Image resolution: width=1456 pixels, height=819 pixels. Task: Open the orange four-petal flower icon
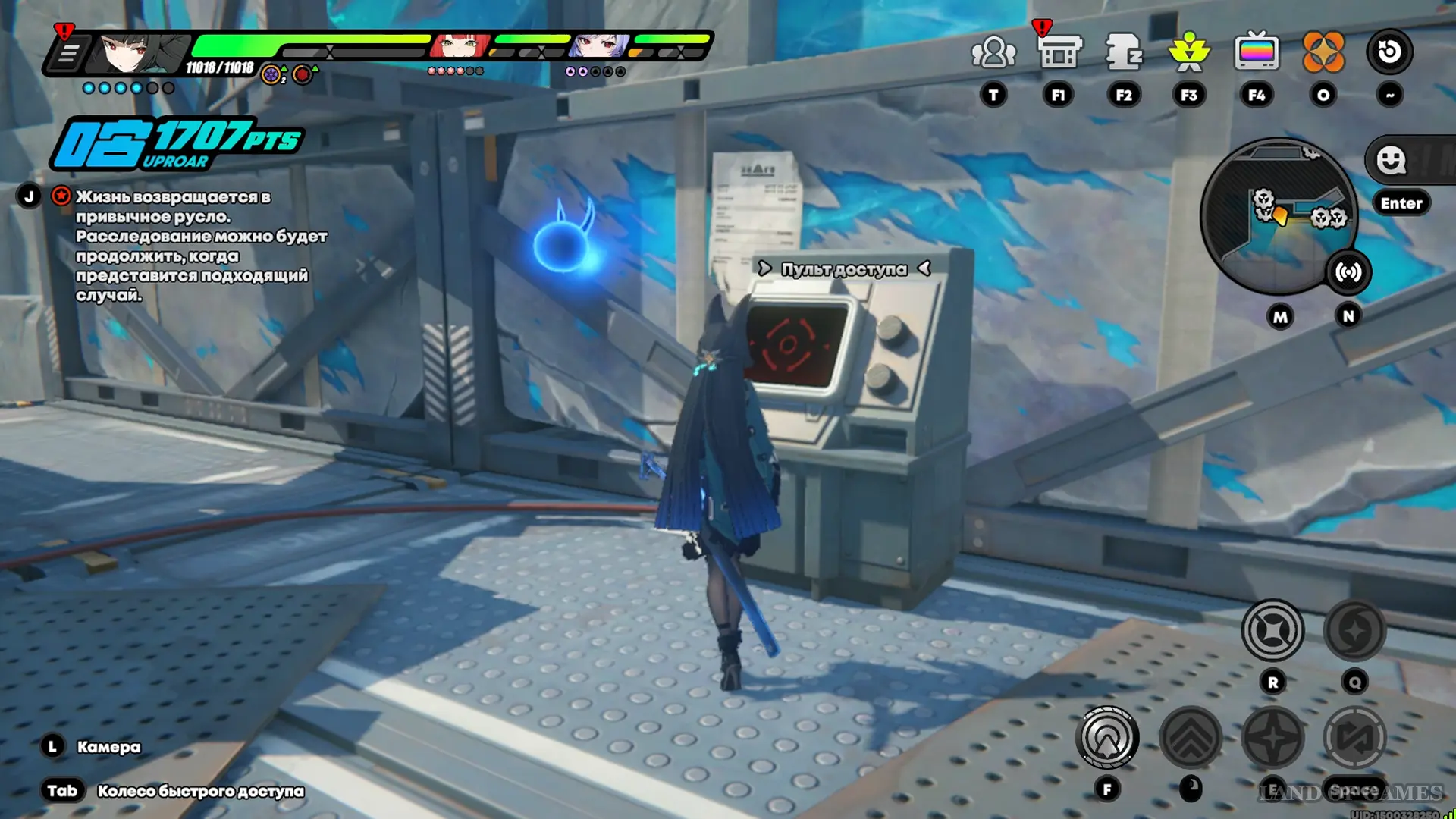pos(1323,53)
